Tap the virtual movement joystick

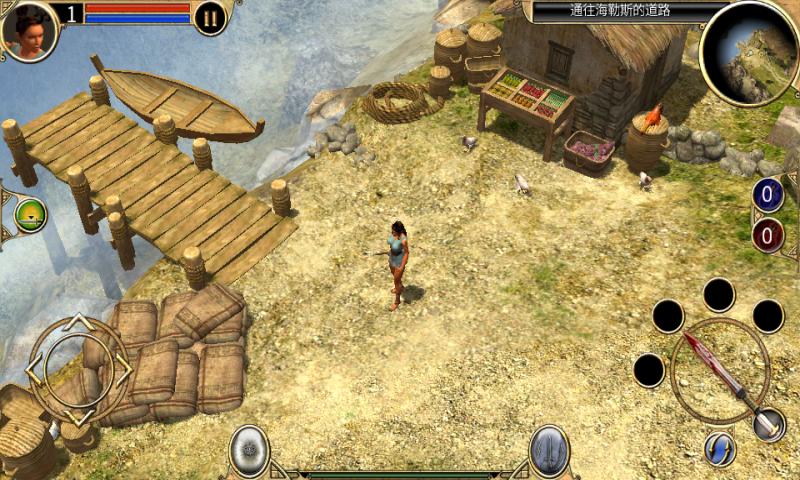point(78,370)
